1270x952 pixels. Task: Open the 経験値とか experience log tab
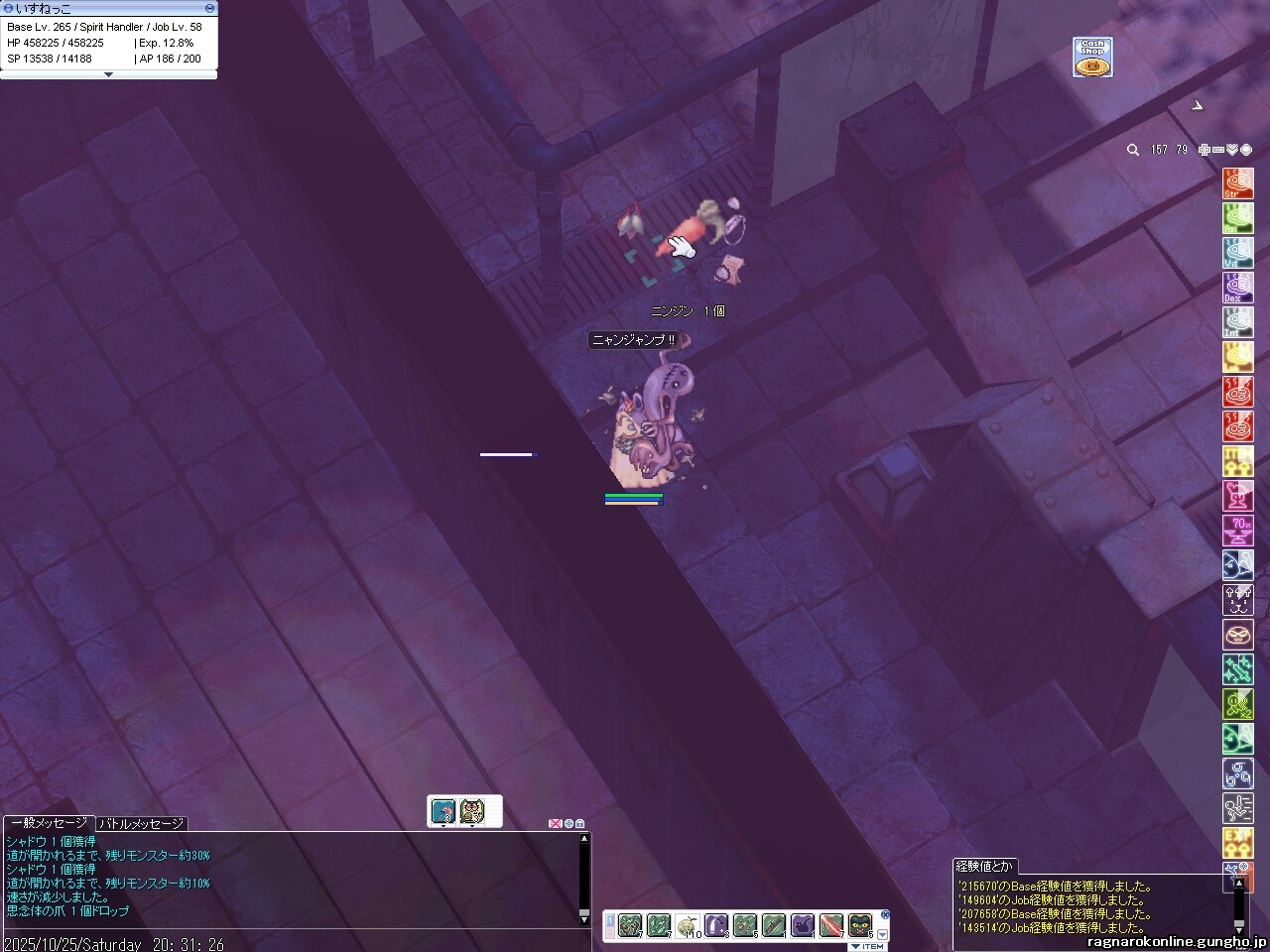(985, 866)
